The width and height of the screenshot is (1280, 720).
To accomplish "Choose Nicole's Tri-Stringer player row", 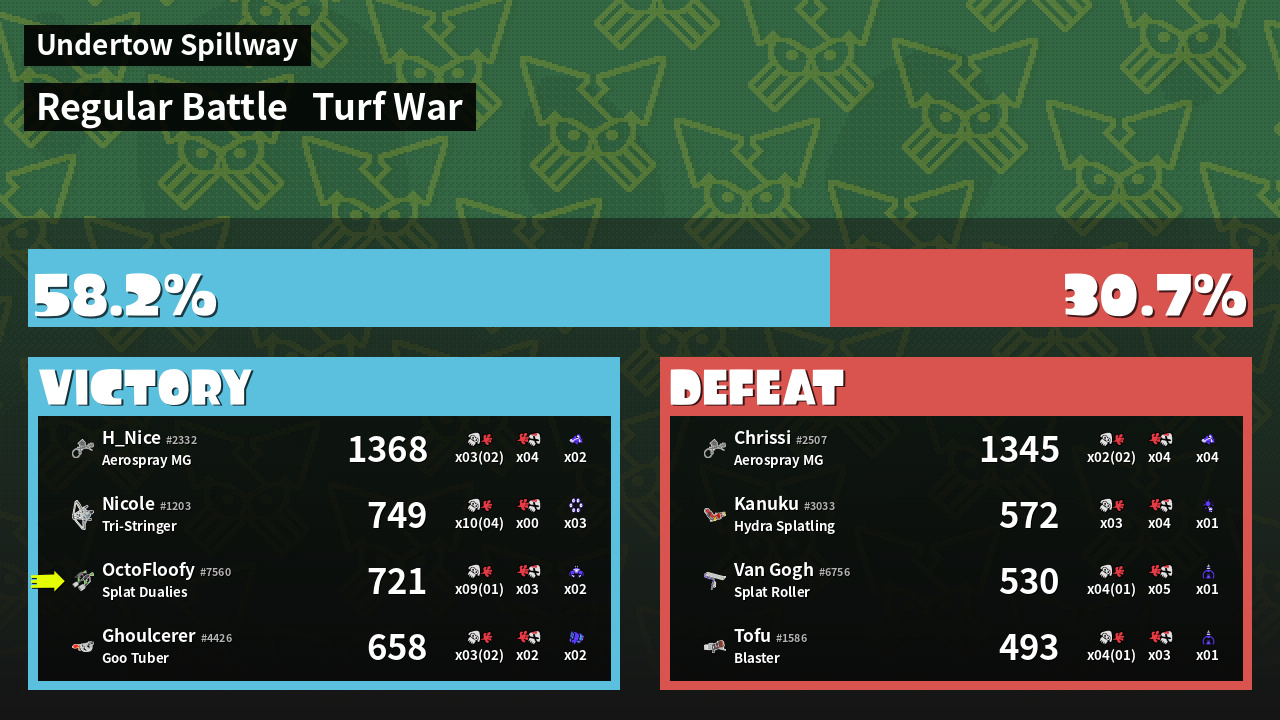I will point(324,515).
